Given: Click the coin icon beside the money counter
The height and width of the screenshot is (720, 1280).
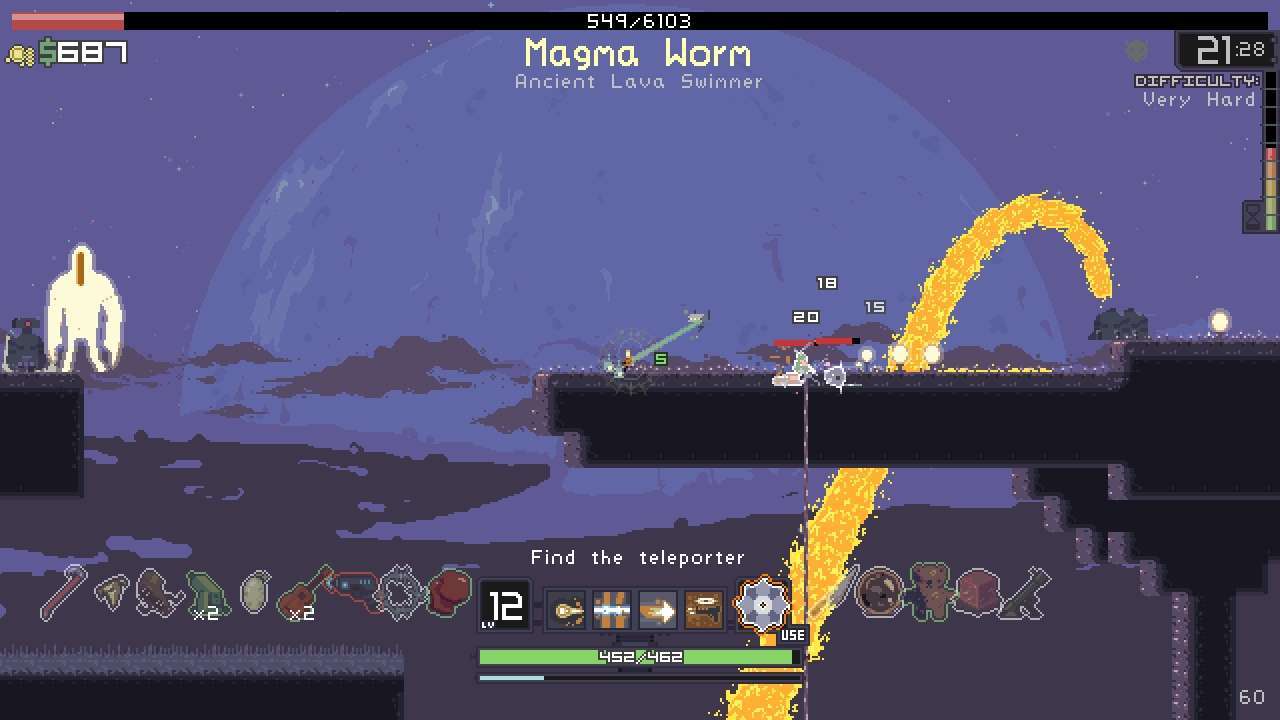Looking at the screenshot, I should tap(23, 51).
